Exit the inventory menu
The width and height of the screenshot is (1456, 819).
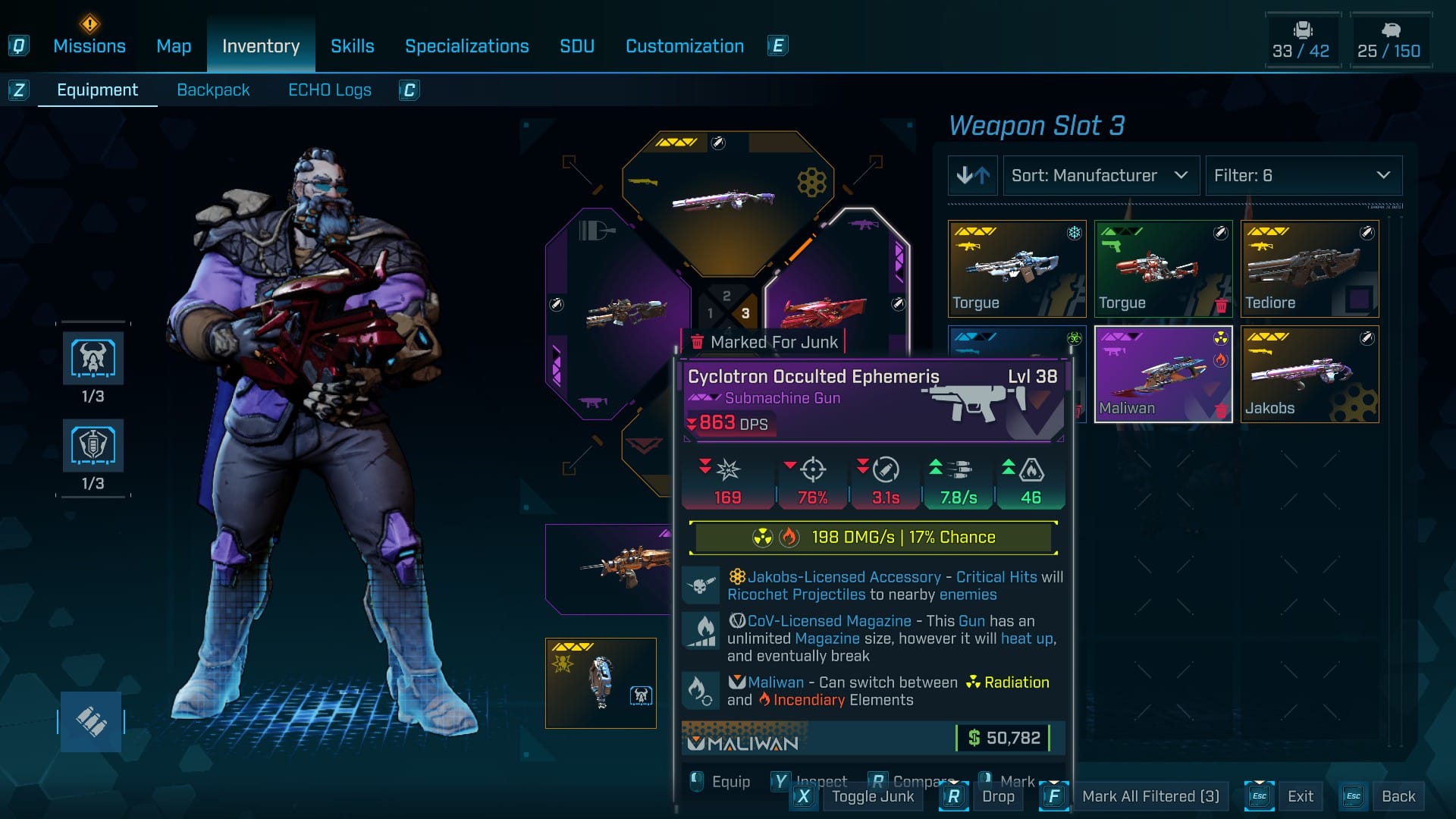(1300, 796)
